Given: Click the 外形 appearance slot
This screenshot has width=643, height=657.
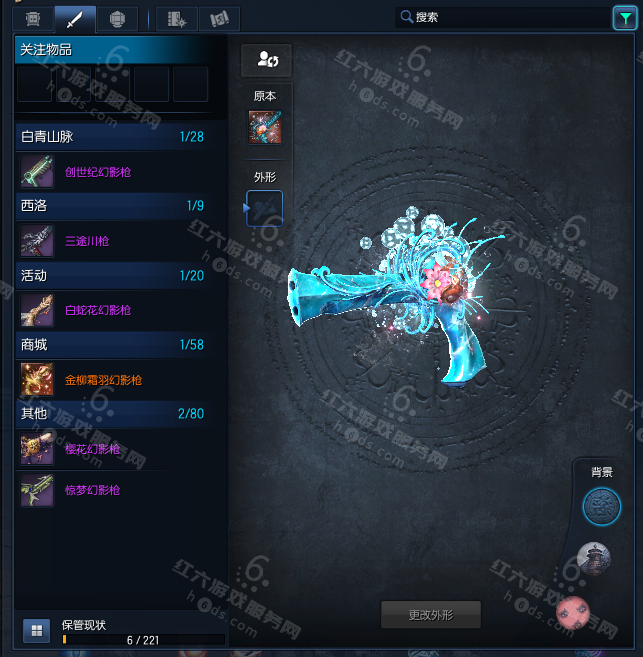Looking at the screenshot, I should pos(265,208).
